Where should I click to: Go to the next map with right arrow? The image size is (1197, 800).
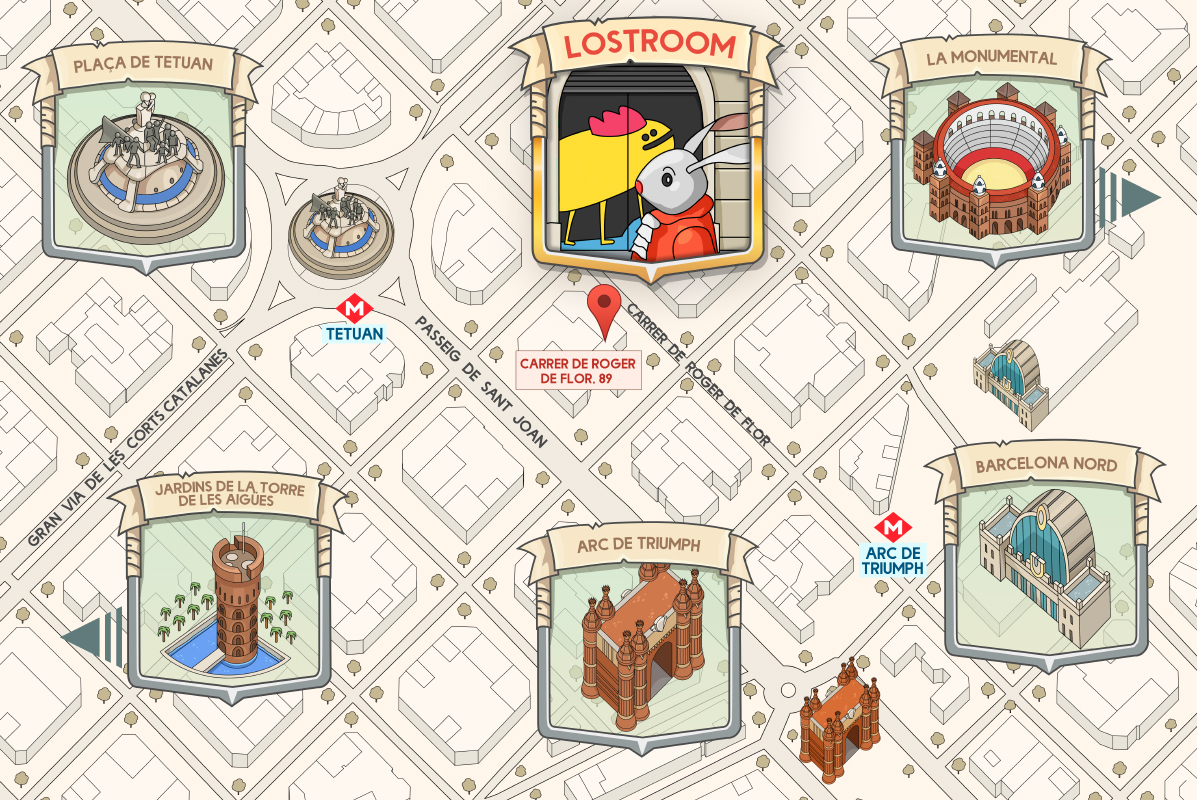point(1130,197)
